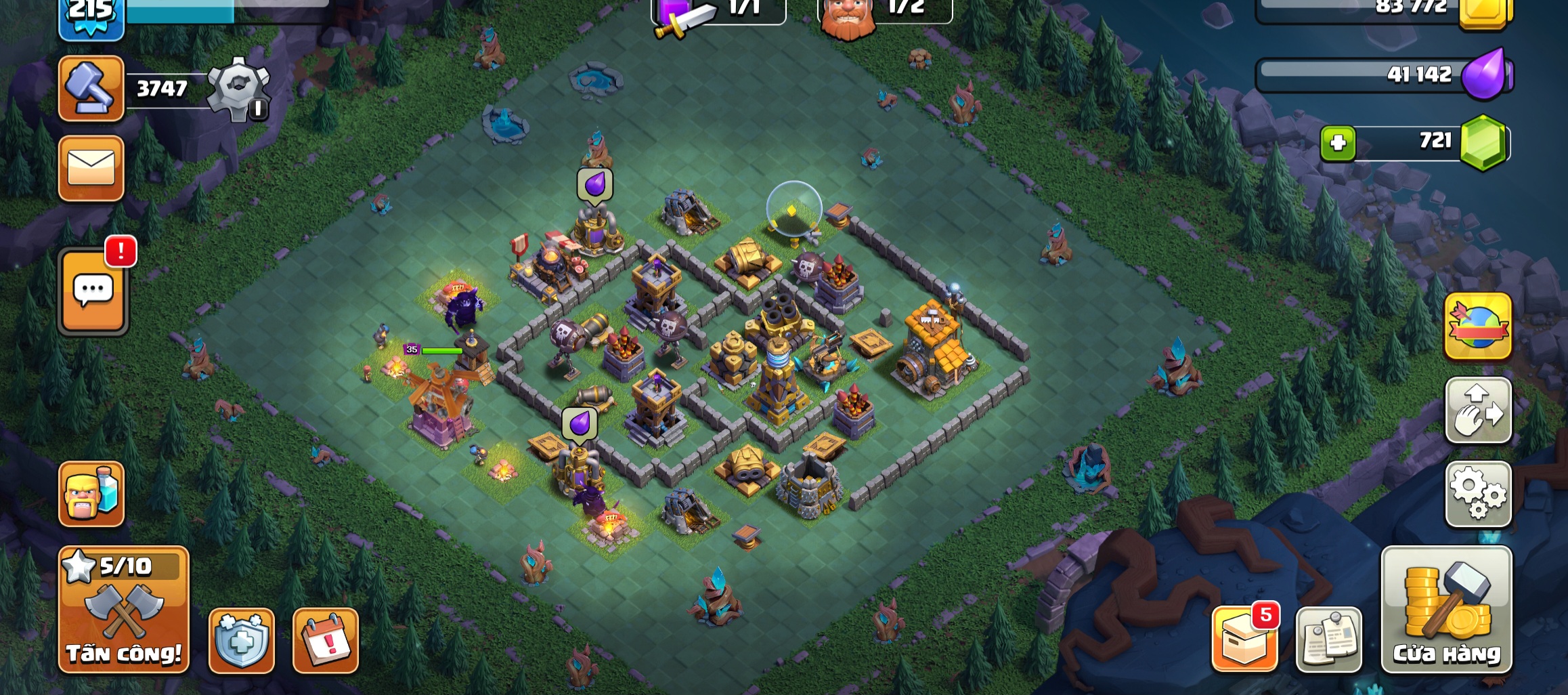Viewport: 1568px width, 695px height.
Task: Open the Cửa hàng shop
Action: coord(1446,610)
